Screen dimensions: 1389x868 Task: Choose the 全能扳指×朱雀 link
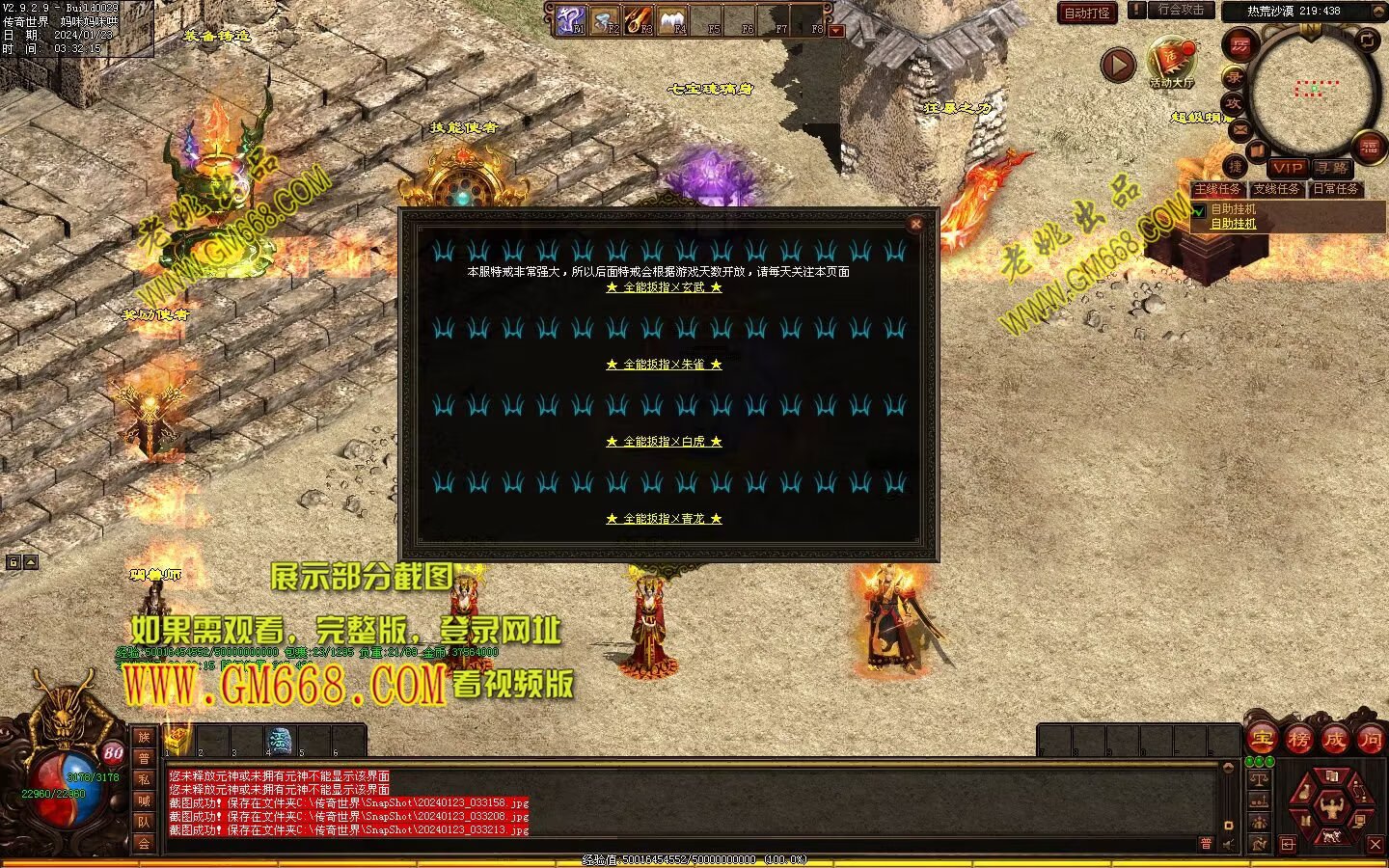pos(664,365)
